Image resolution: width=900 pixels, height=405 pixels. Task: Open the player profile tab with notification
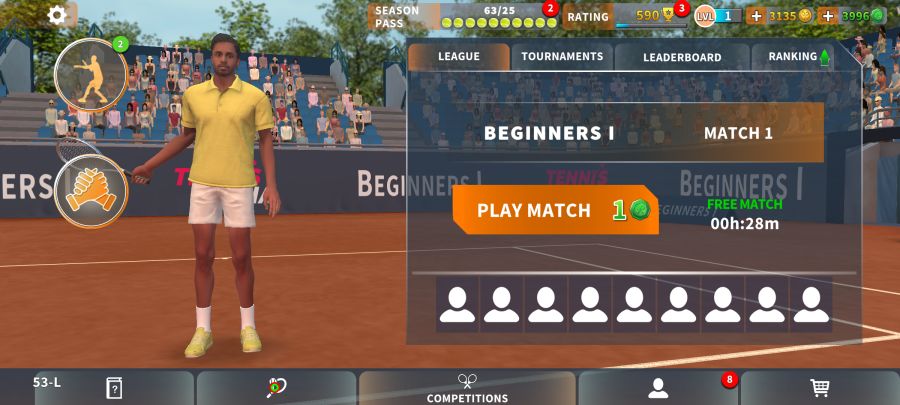pyautogui.click(x=657, y=388)
